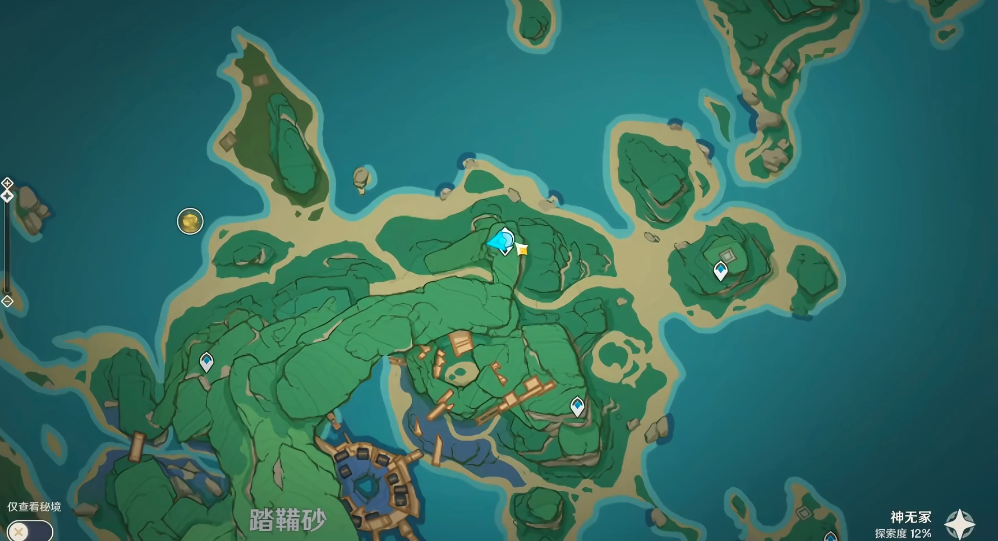Open the four-pointed star region selector
Image resolution: width=998 pixels, height=541 pixels.
click(960, 524)
